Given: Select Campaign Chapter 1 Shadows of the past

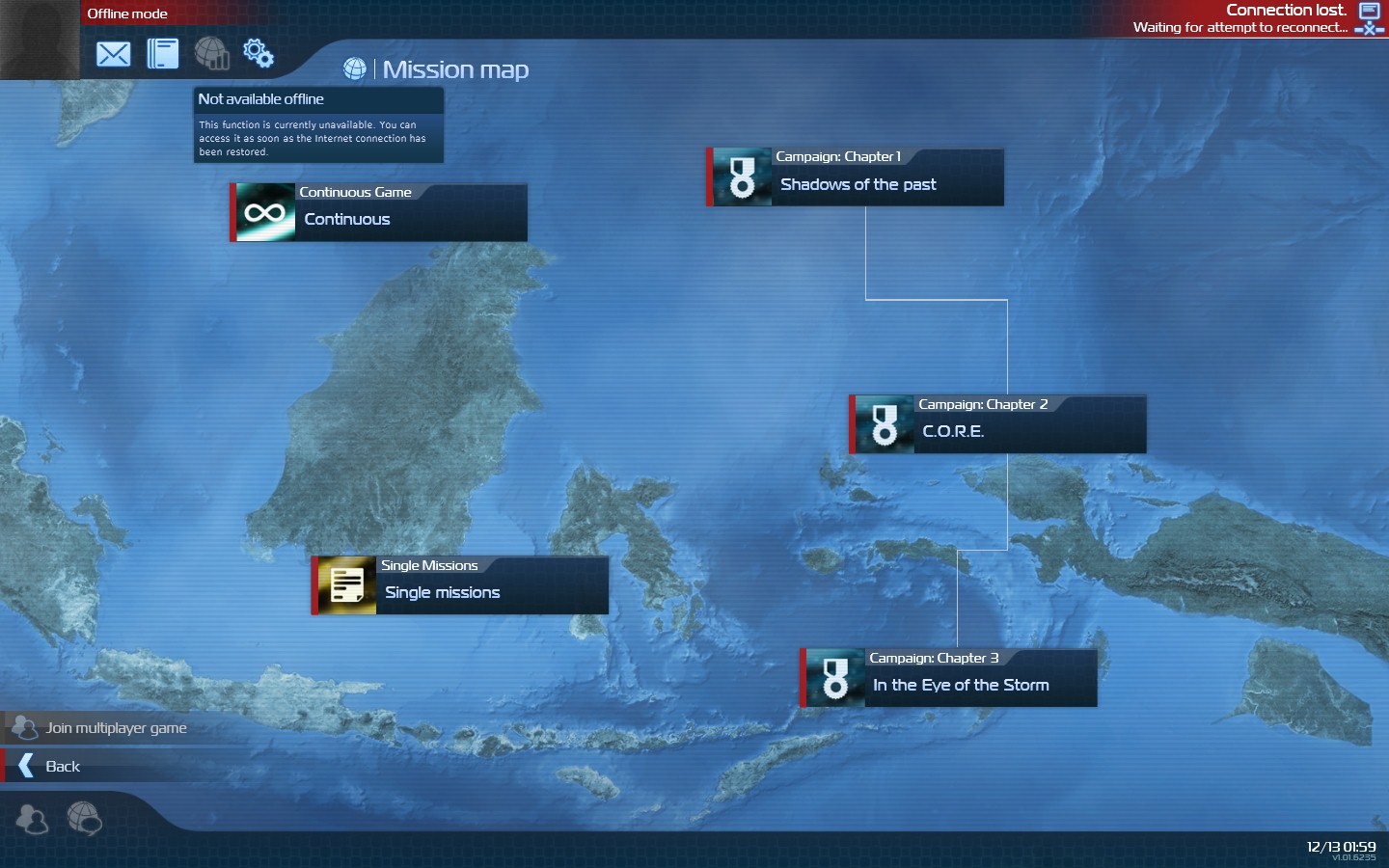Looking at the screenshot, I should tap(856, 177).
